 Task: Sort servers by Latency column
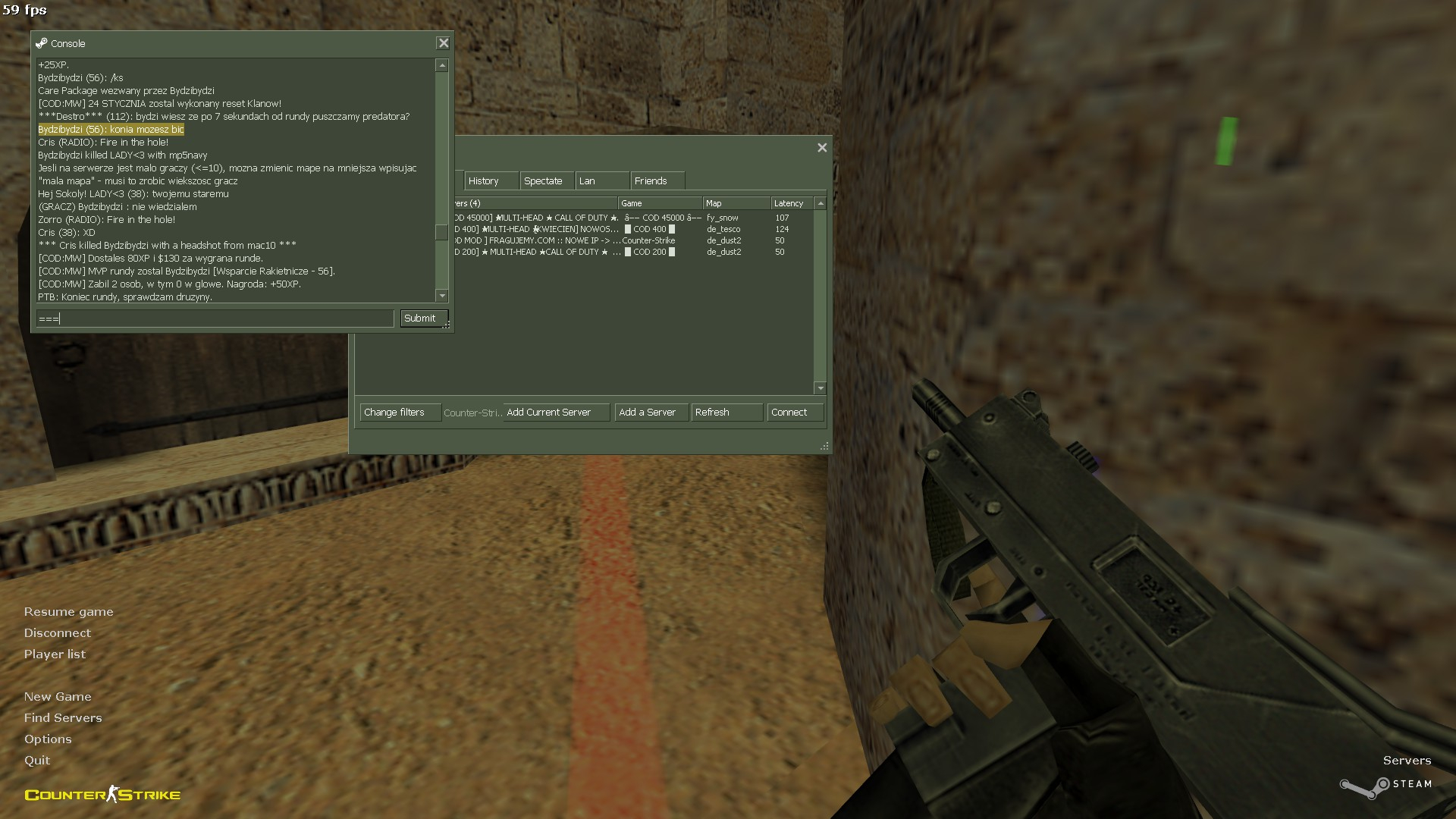point(791,203)
